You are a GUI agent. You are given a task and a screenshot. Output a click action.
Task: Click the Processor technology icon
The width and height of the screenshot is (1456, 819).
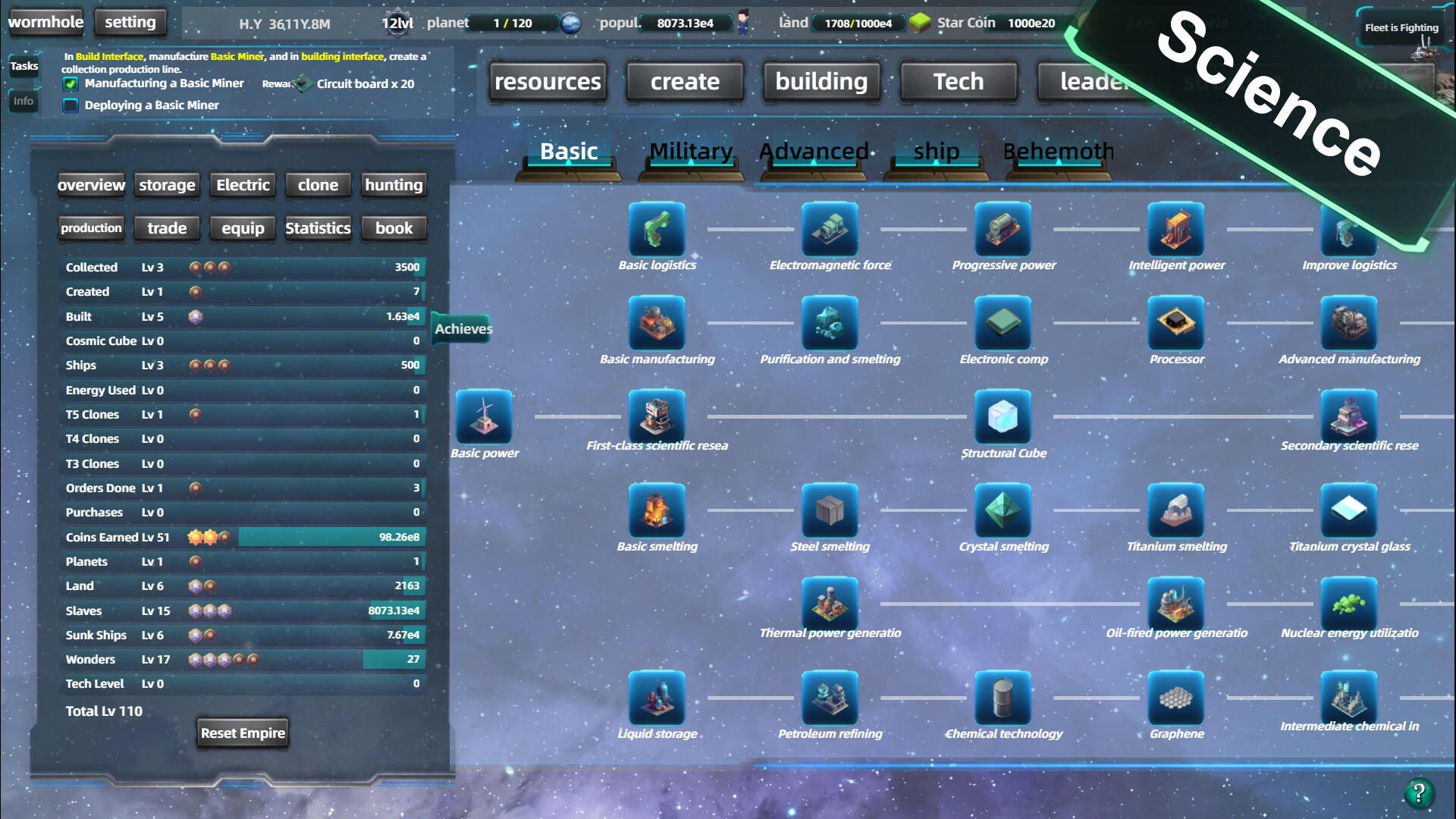1176,324
